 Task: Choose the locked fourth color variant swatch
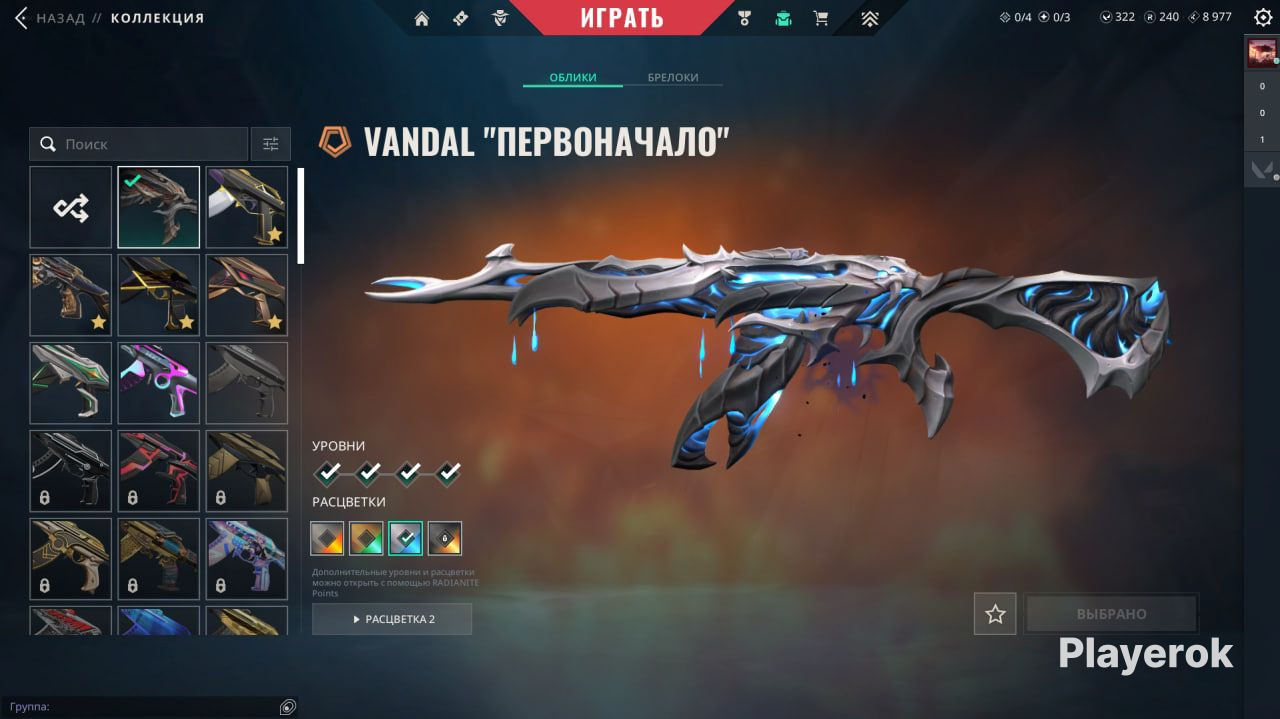(x=445, y=538)
